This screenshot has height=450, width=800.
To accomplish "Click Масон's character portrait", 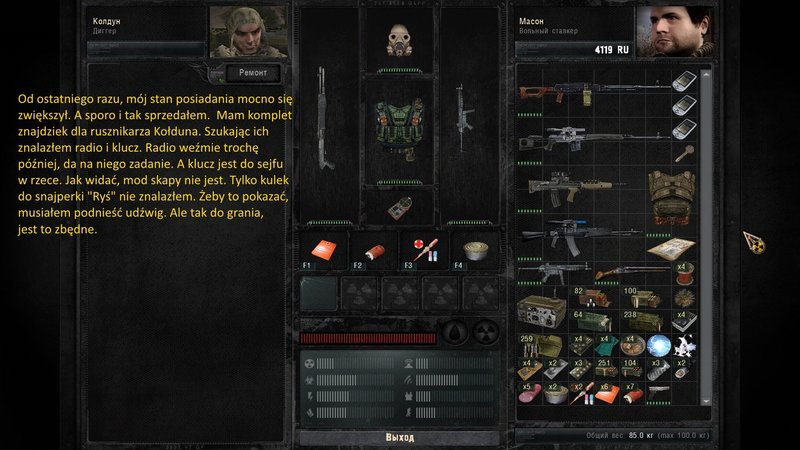I will click(x=672, y=31).
